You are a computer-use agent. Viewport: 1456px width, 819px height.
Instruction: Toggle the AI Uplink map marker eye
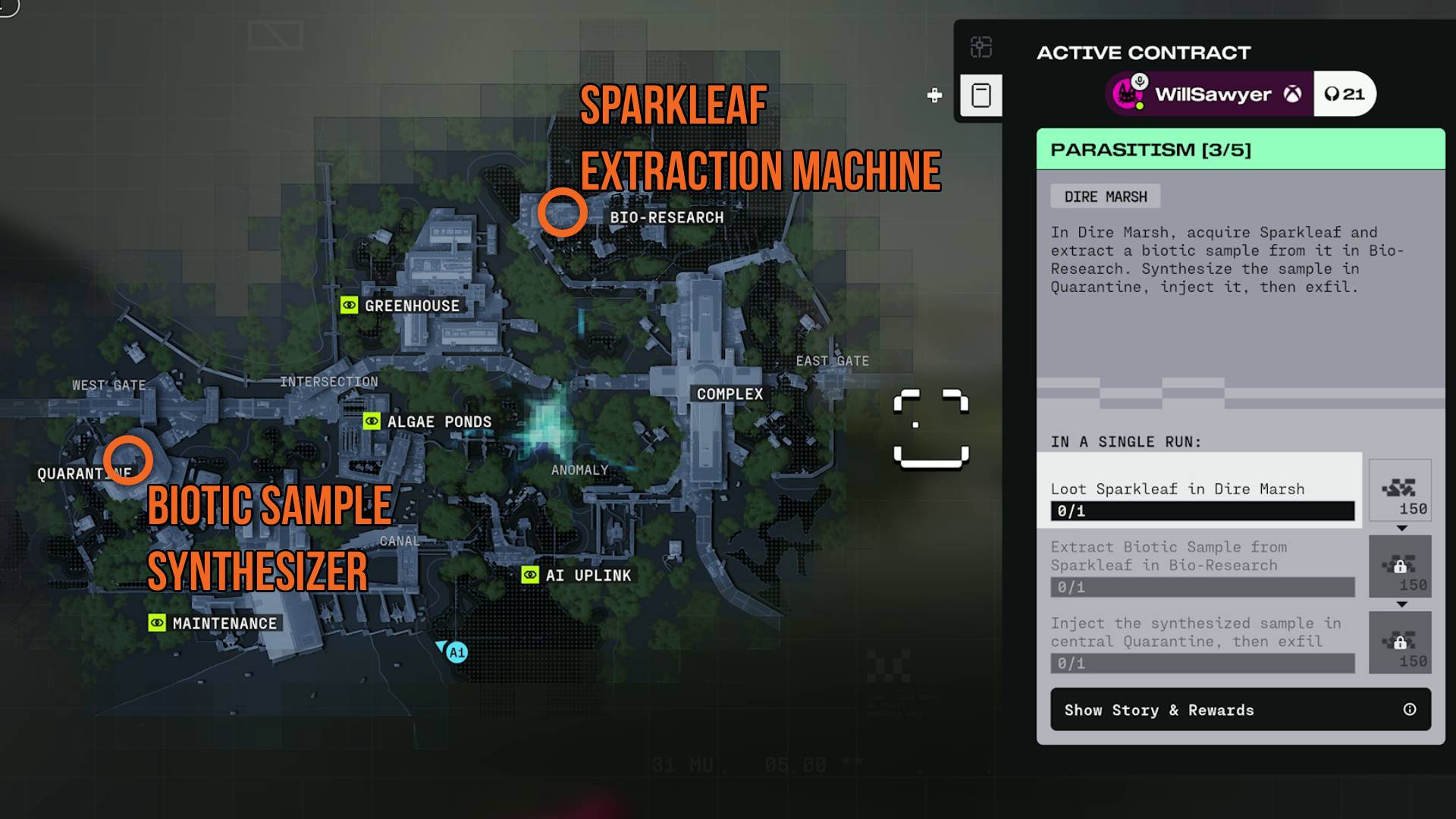(x=529, y=575)
